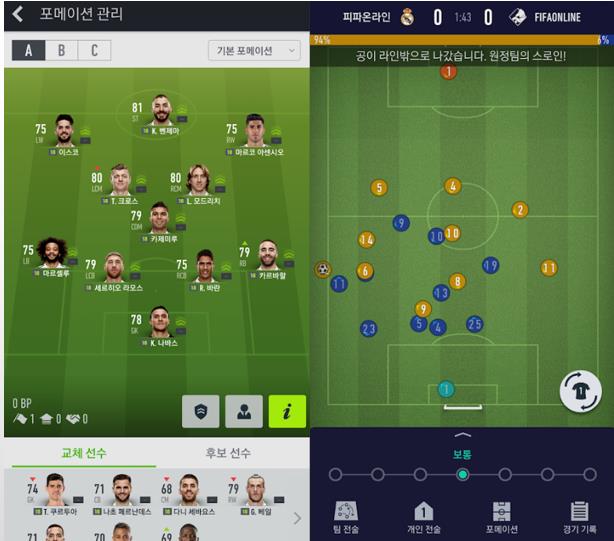Open 팀 전술 menu
The width and height of the screenshot is (614, 541).
point(346,517)
